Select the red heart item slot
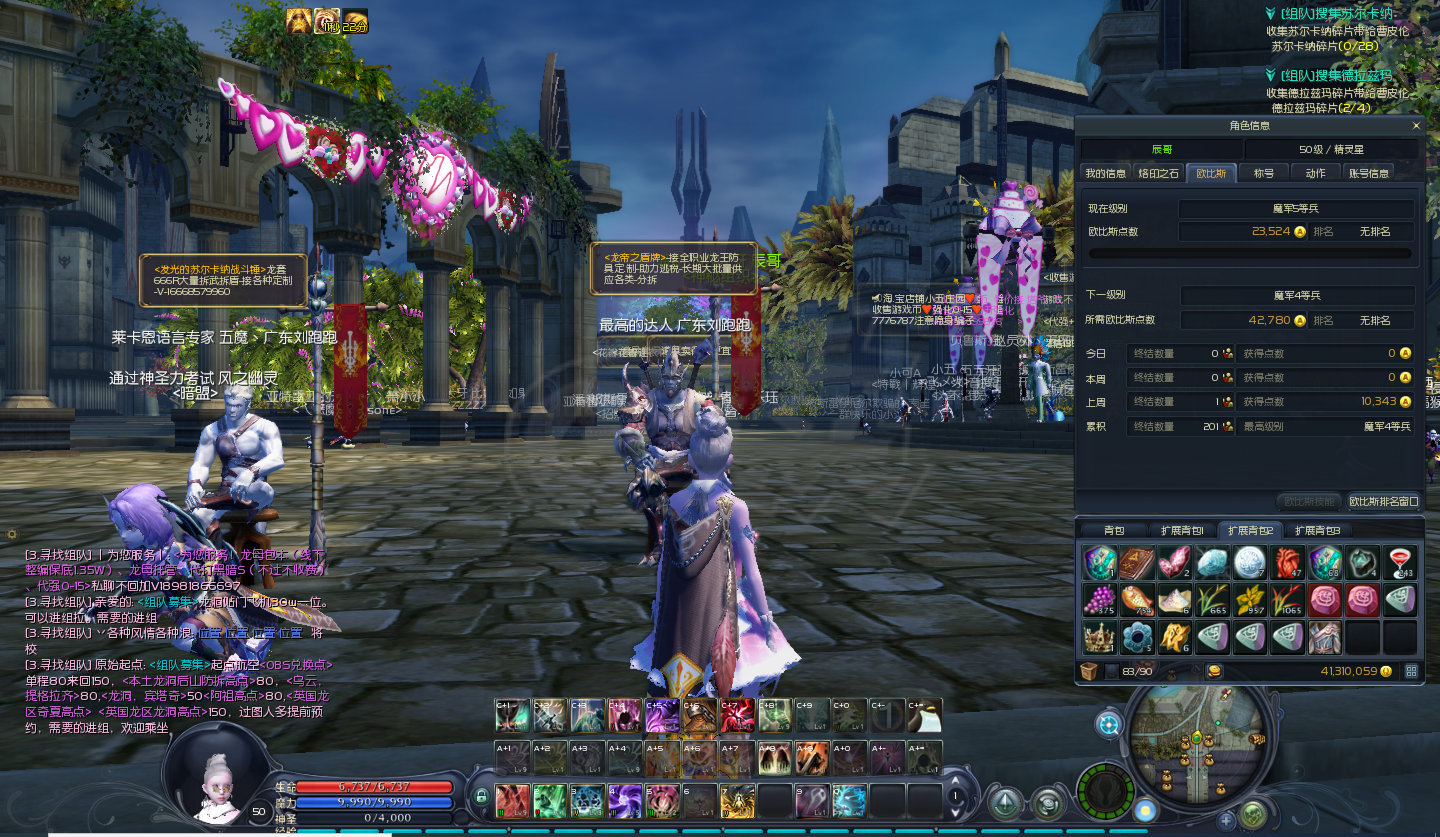This screenshot has height=837, width=1440. click(x=1288, y=562)
